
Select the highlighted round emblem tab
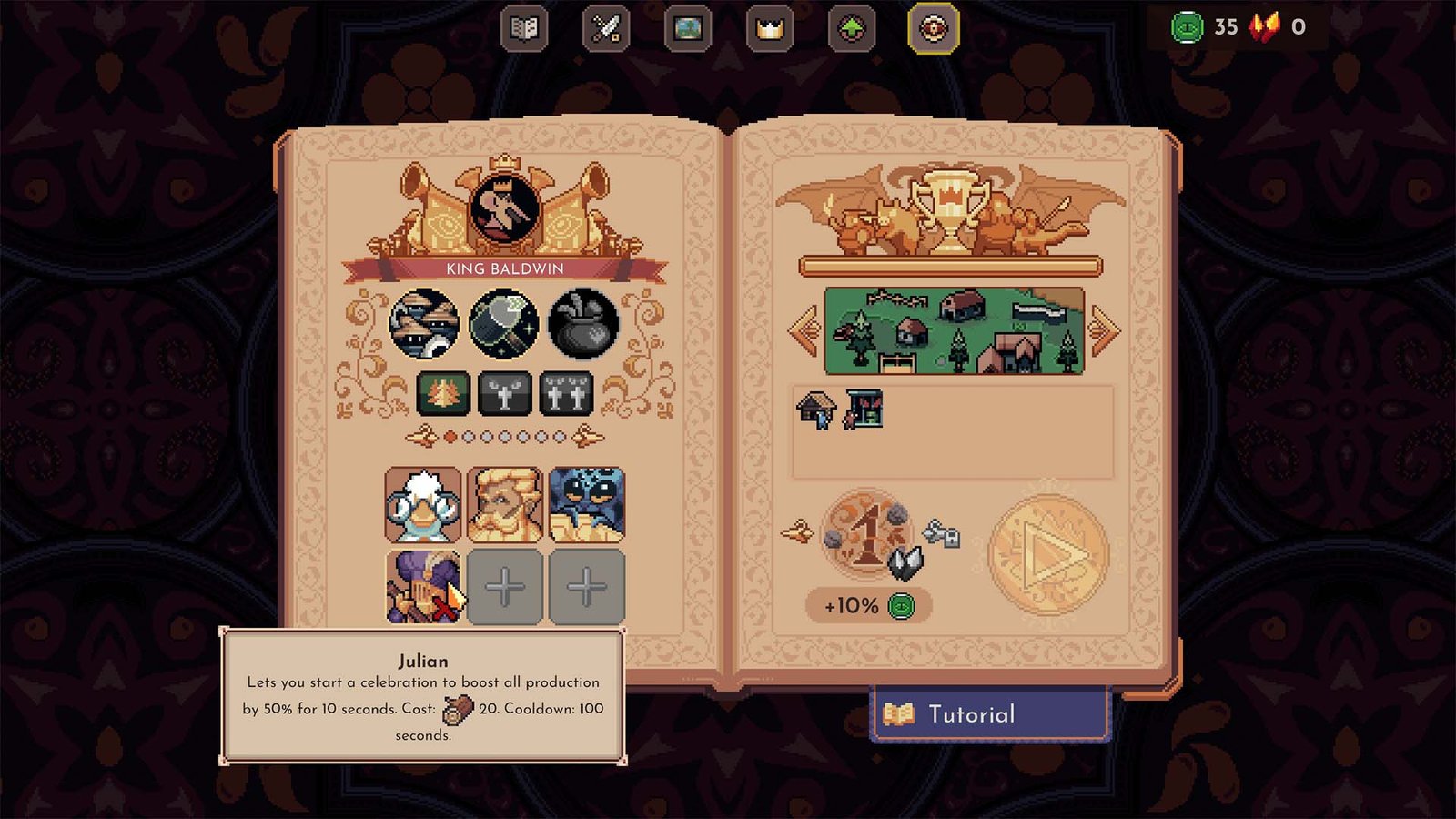[934, 29]
